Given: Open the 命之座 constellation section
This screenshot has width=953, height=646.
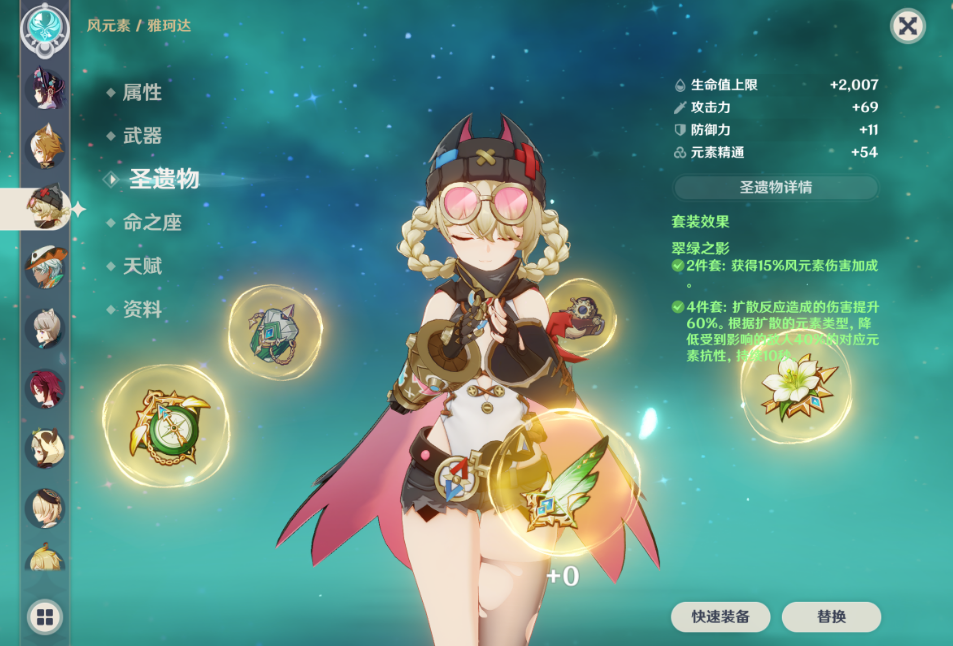Looking at the screenshot, I should [x=152, y=223].
